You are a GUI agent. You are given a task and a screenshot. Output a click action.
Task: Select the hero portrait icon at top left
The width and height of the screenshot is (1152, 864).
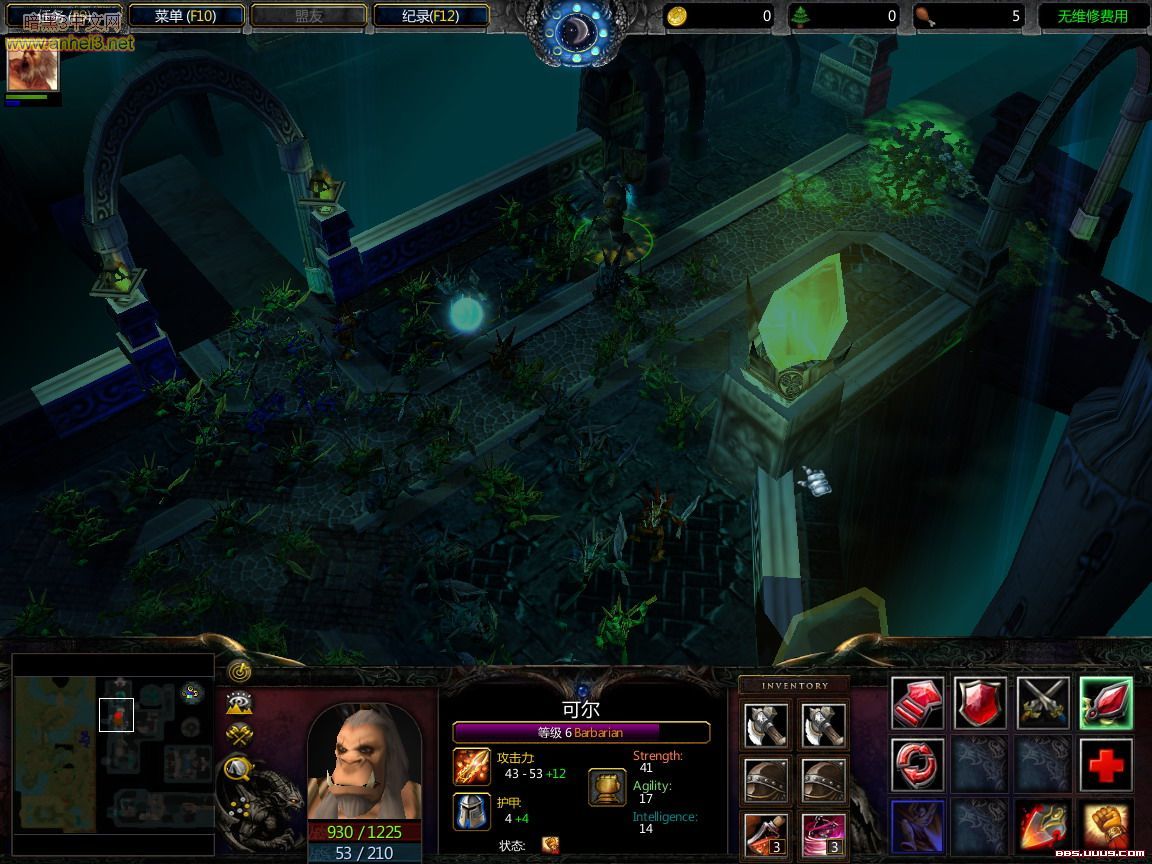click(x=33, y=68)
